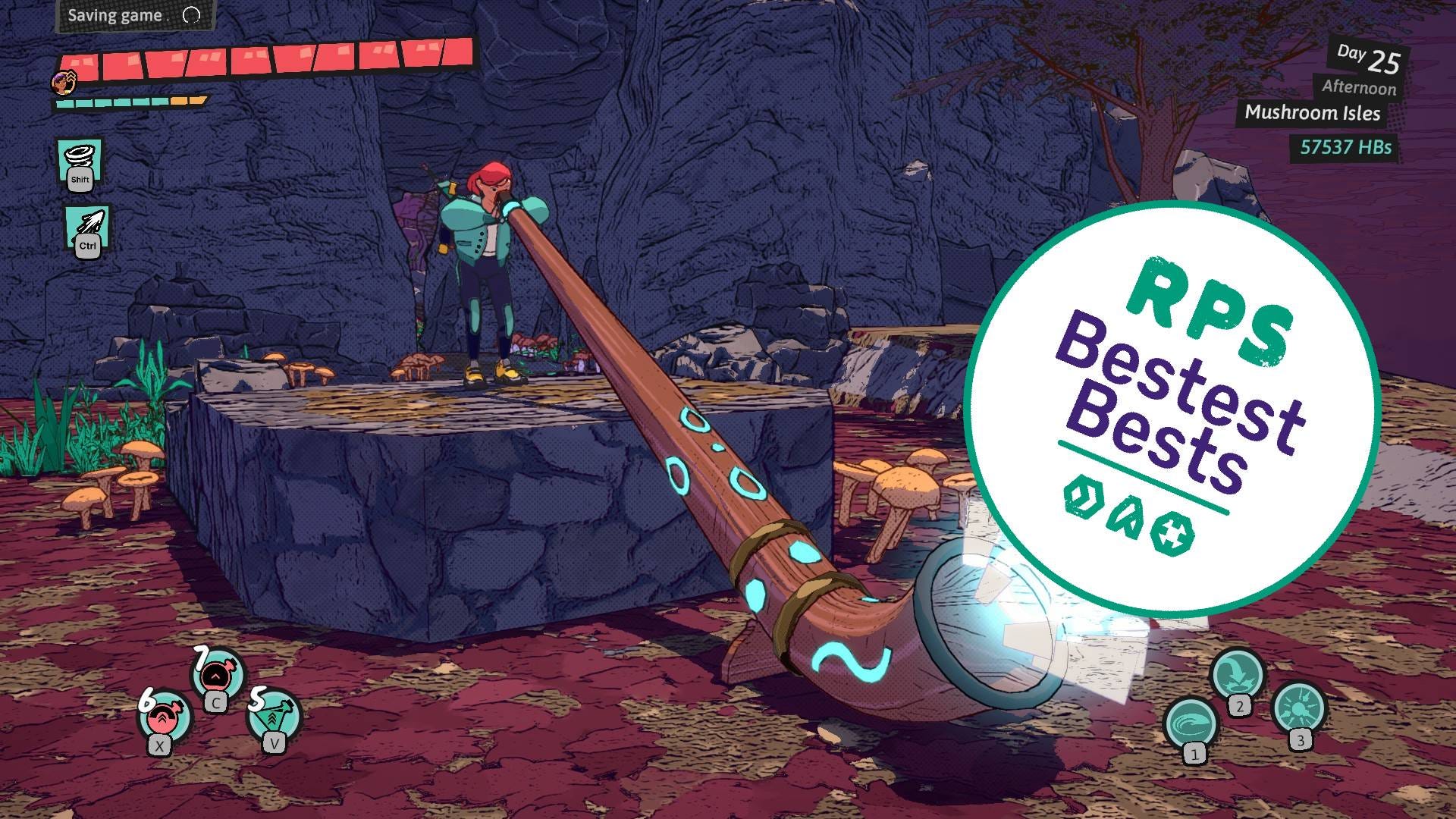Activate the tornado spin ability icon

coord(79,161)
